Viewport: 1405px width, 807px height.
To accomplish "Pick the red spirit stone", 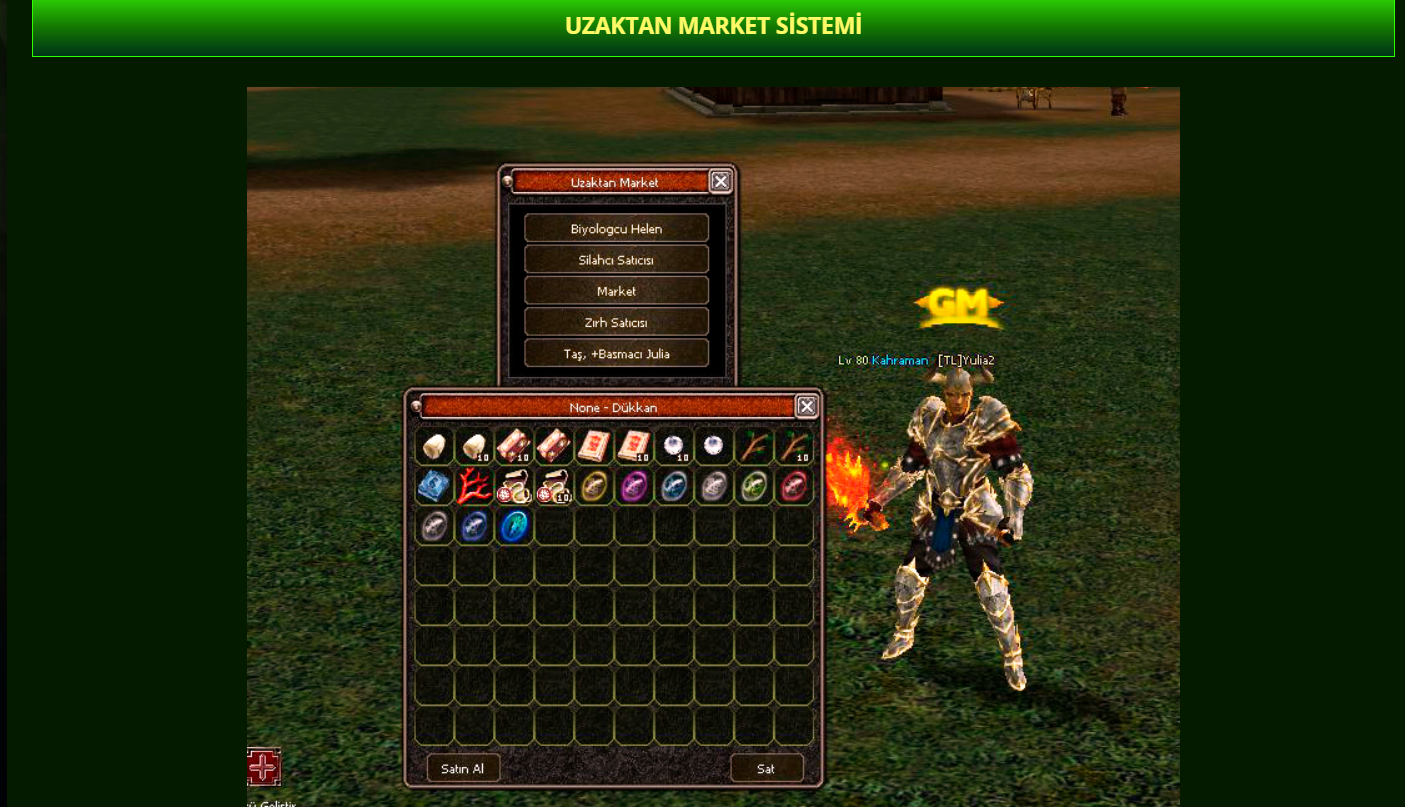I will (x=794, y=487).
